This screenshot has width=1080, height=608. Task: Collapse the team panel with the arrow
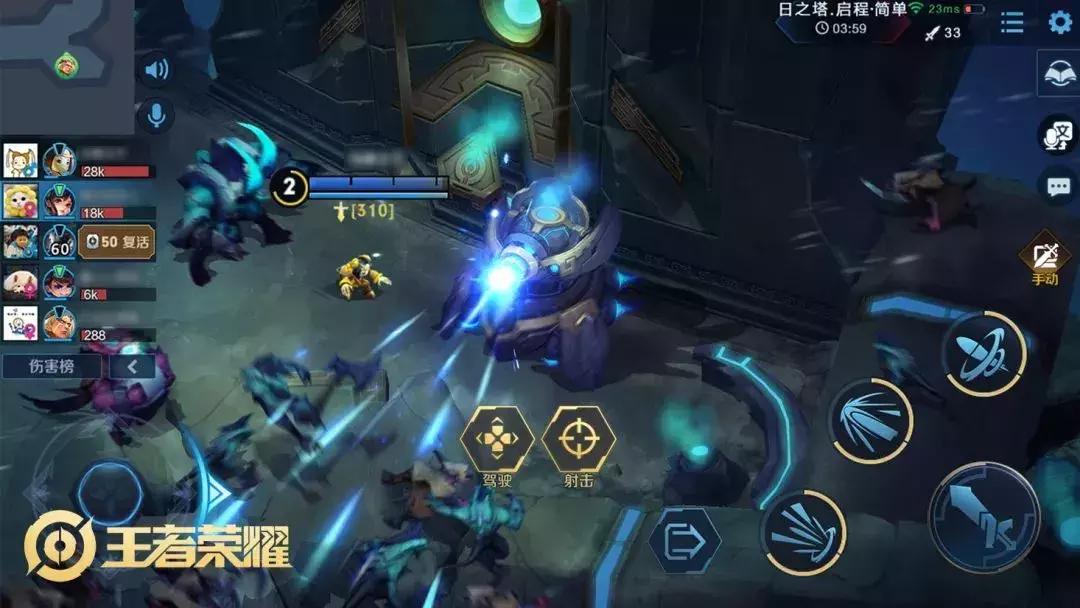[133, 366]
